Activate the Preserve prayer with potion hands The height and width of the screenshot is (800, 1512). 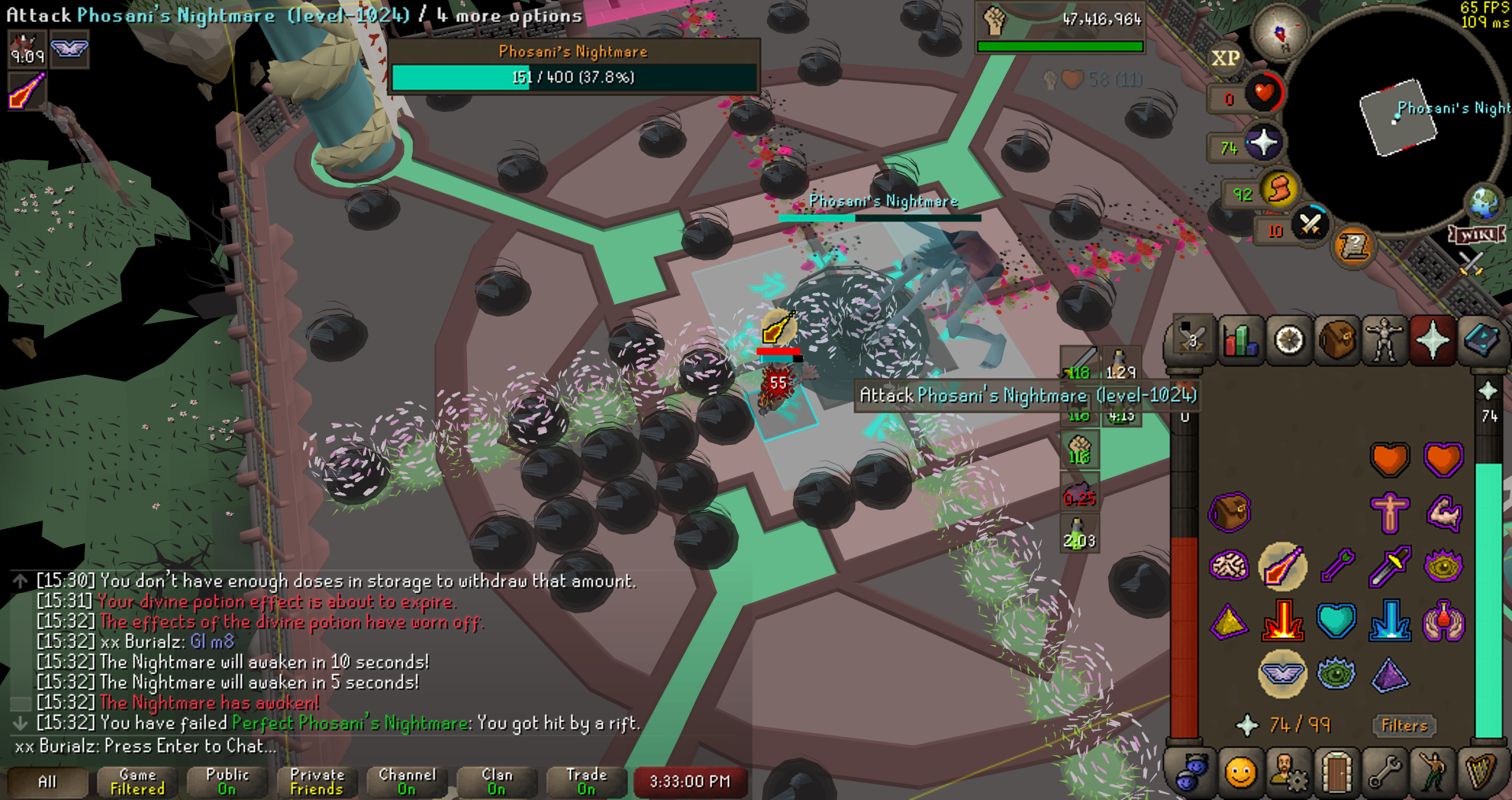tap(1443, 620)
